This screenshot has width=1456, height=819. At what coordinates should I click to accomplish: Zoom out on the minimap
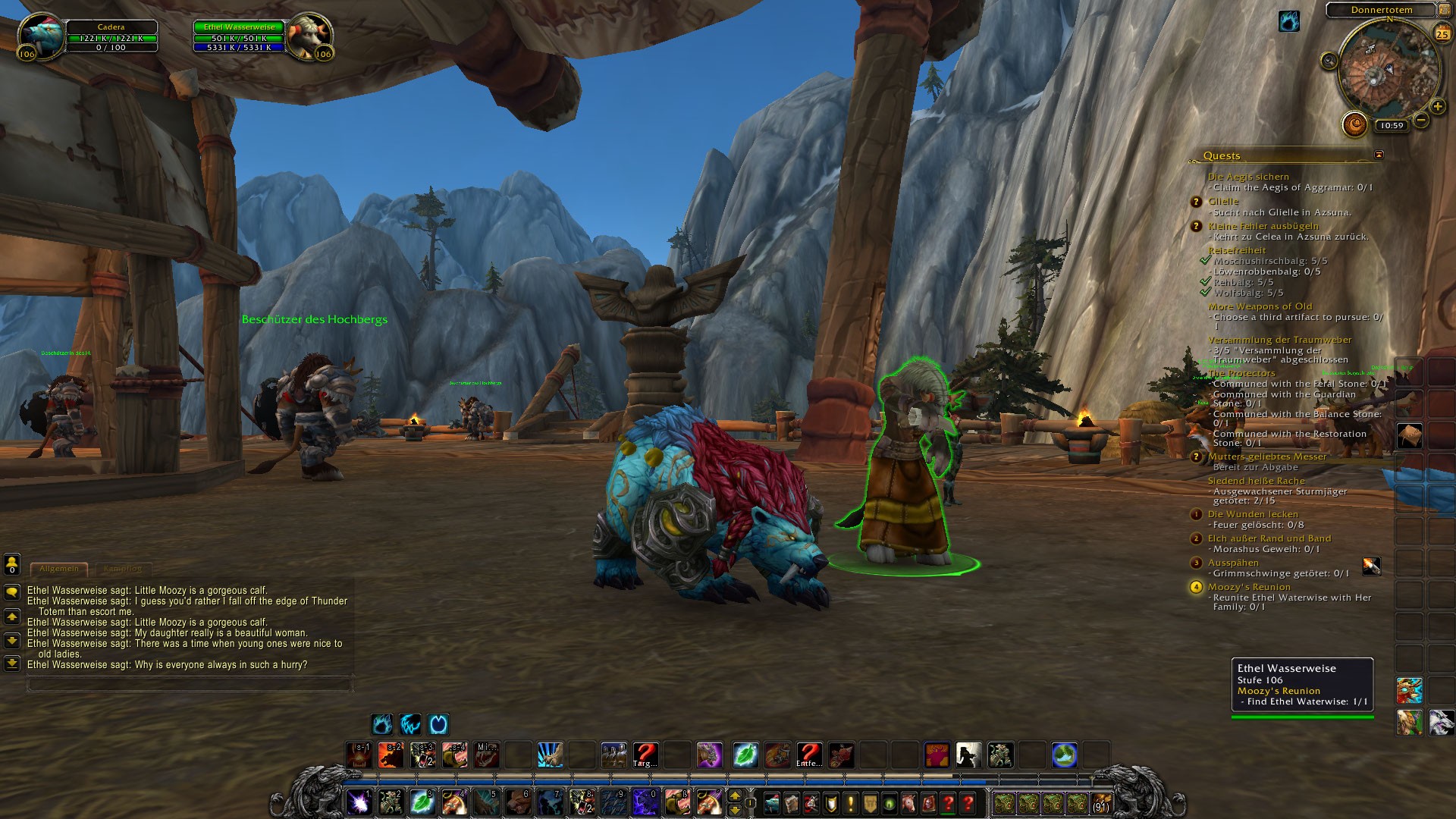1421,120
